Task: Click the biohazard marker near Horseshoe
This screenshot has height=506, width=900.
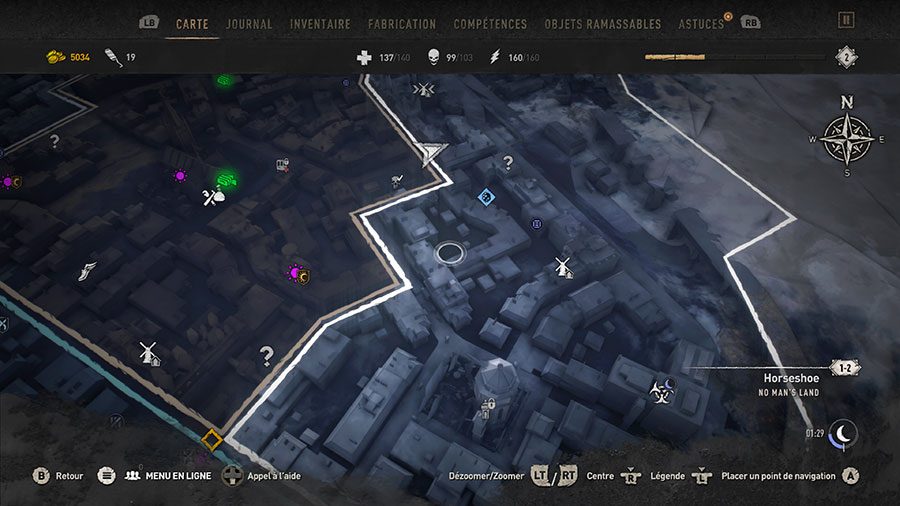Action: point(660,388)
